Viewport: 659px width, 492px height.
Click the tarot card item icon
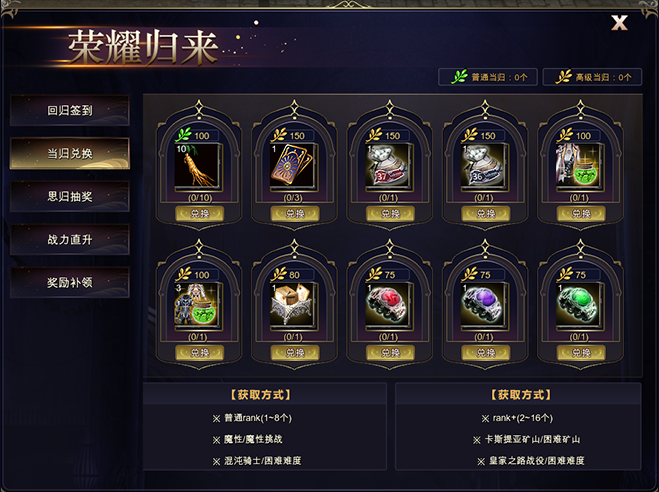pyautogui.click(x=289, y=165)
